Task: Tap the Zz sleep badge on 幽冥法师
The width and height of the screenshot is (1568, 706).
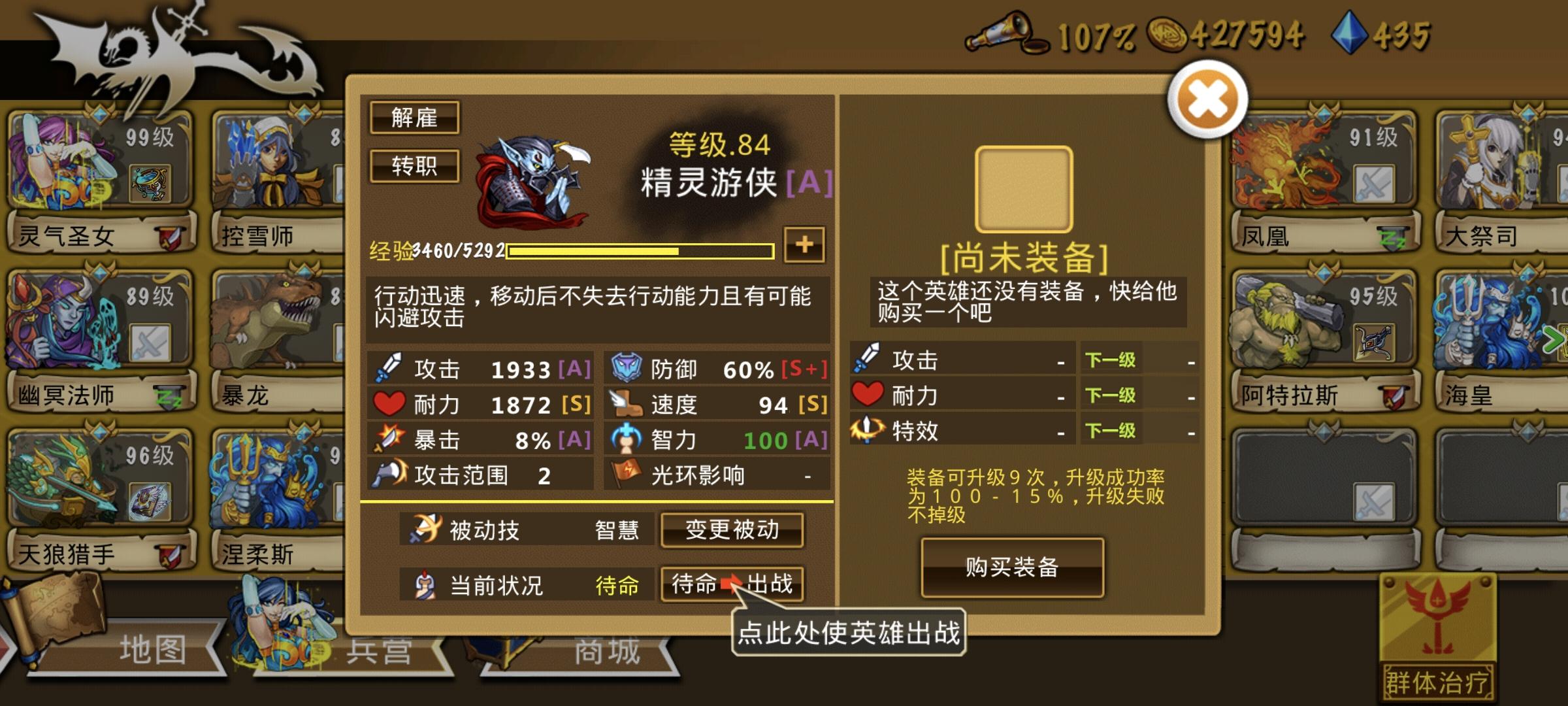Action: [x=169, y=397]
